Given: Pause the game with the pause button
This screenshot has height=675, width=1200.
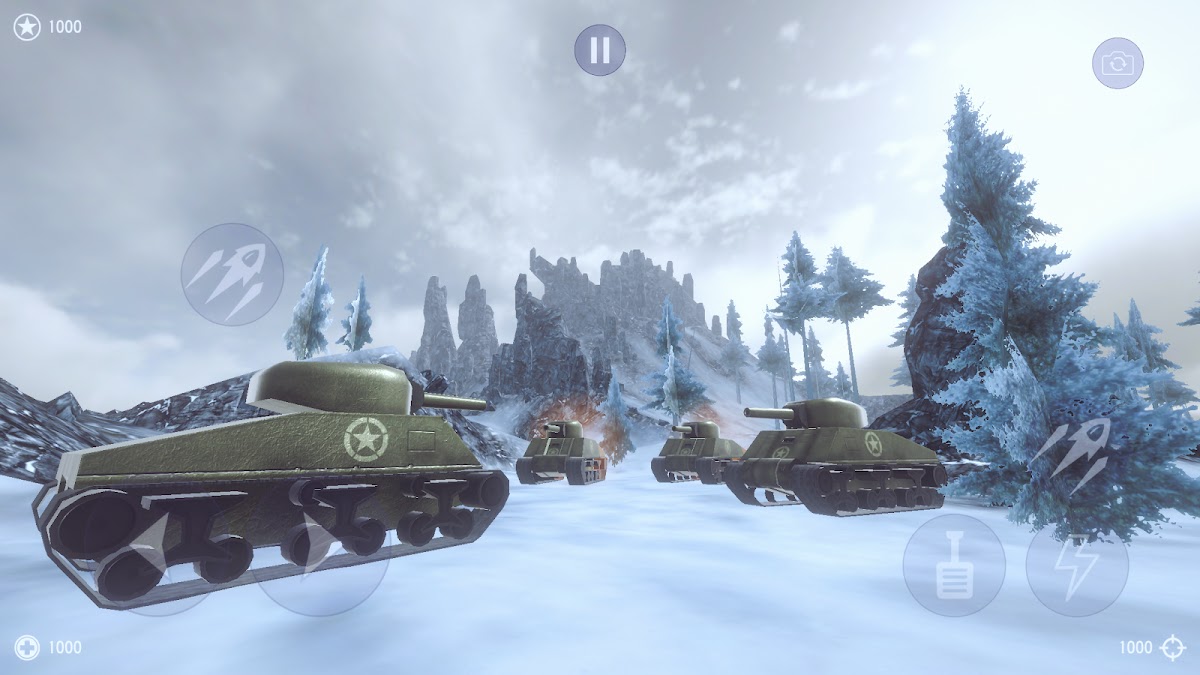Looking at the screenshot, I should click(600, 50).
